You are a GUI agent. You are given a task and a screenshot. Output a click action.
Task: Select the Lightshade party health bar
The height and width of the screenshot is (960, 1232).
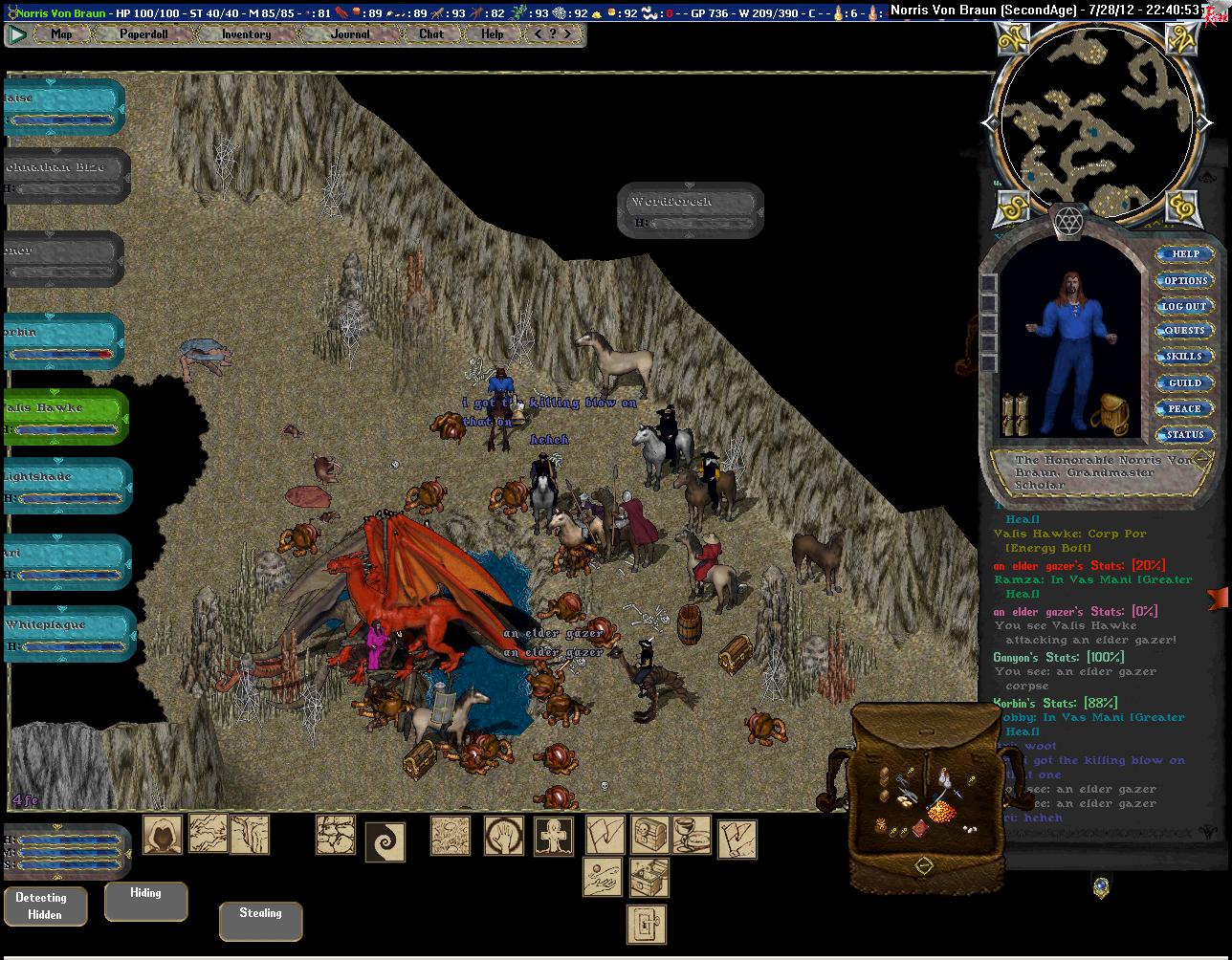[67, 486]
